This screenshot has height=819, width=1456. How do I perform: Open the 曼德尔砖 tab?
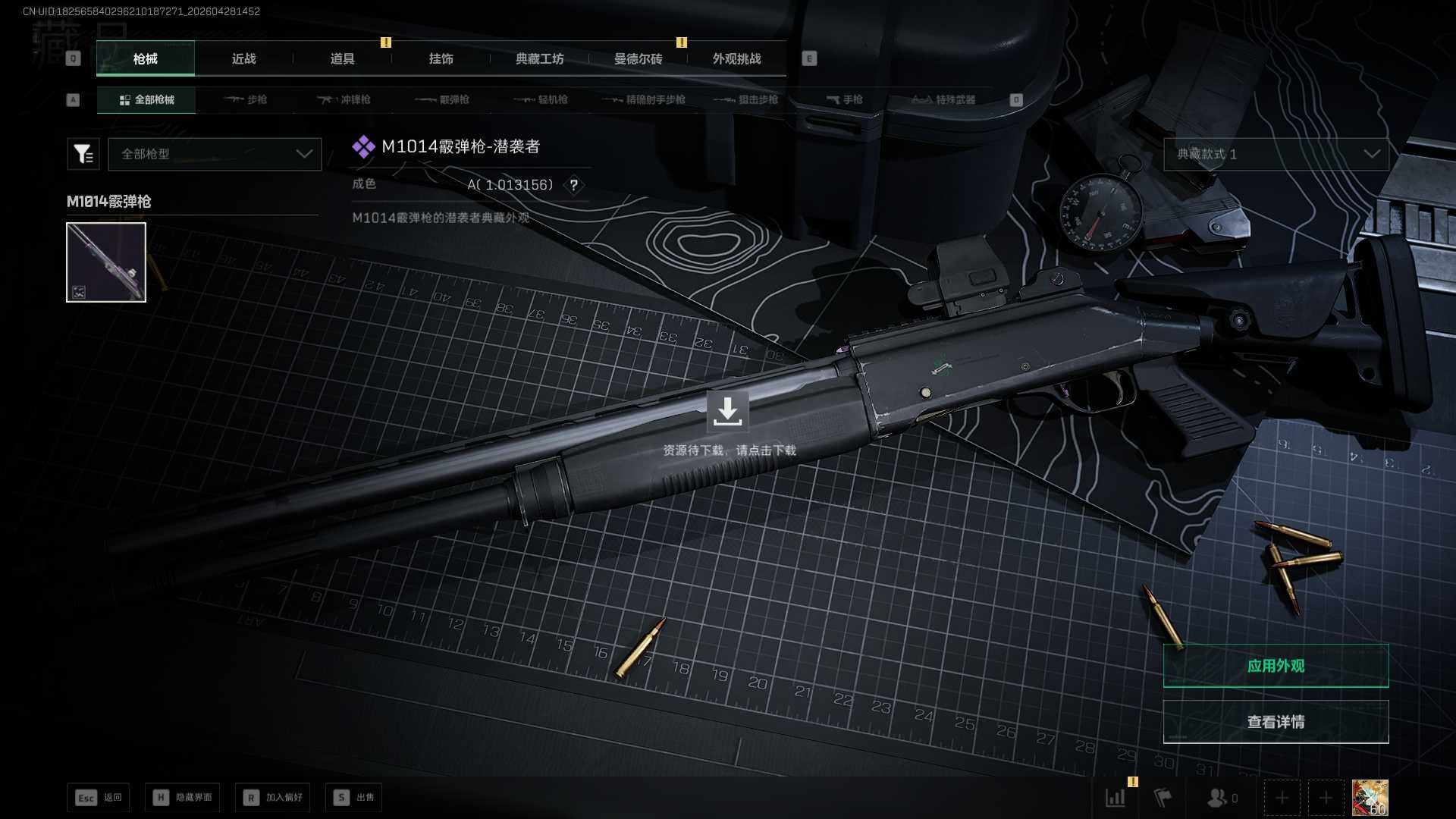point(638,59)
